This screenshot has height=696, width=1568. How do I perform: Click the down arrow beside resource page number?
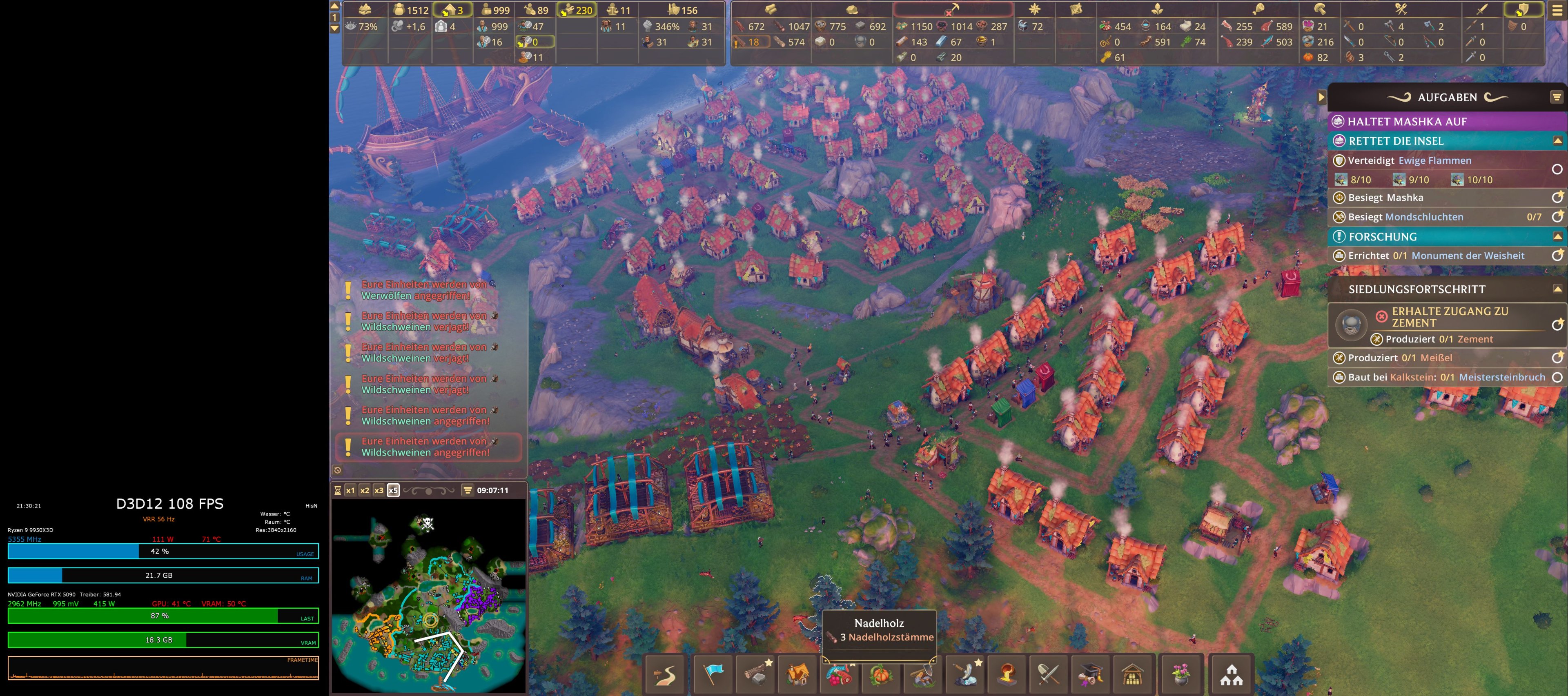(x=335, y=28)
